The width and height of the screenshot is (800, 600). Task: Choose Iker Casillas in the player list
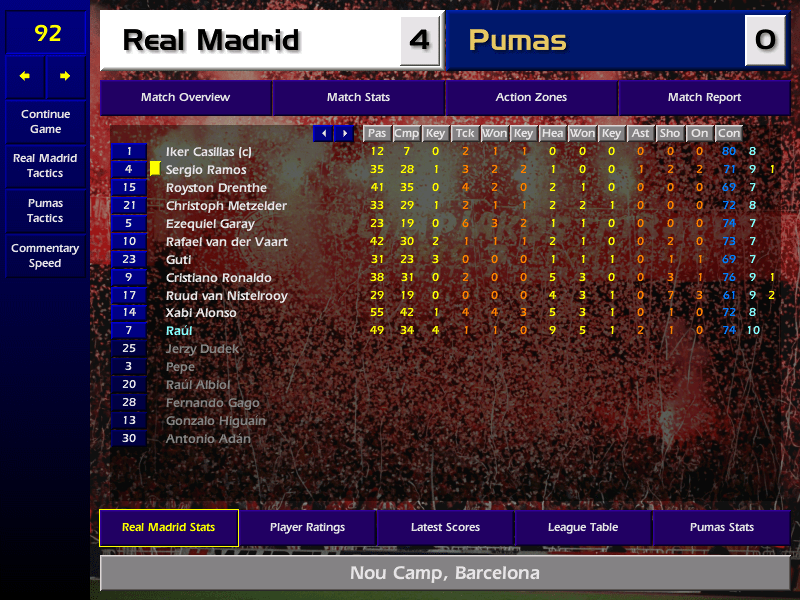(x=209, y=152)
